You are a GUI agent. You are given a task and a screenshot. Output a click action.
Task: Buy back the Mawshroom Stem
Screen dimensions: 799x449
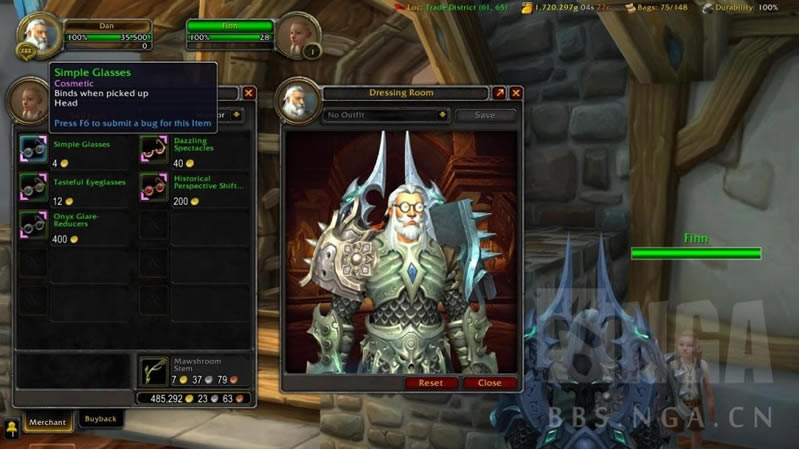(153, 371)
